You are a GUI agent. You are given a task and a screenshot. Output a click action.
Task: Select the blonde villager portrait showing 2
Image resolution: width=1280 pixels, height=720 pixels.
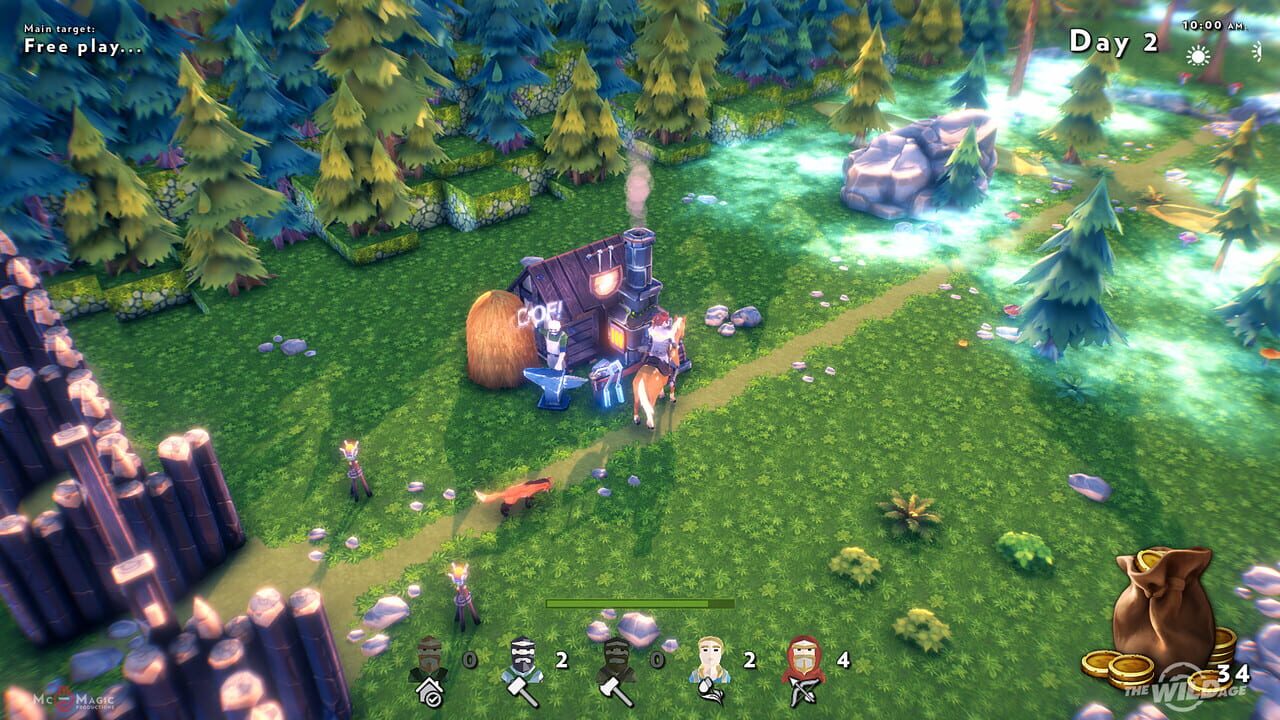(x=709, y=658)
